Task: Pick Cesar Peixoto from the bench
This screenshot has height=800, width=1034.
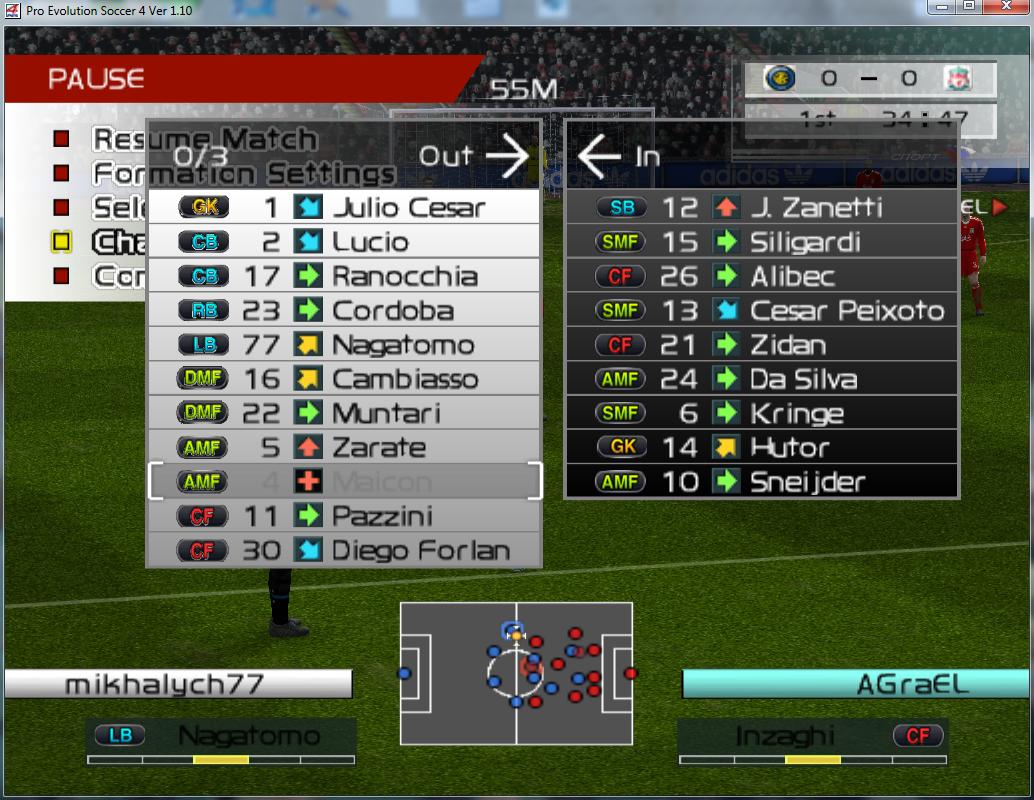Action: pyautogui.click(x=761, y=310)
